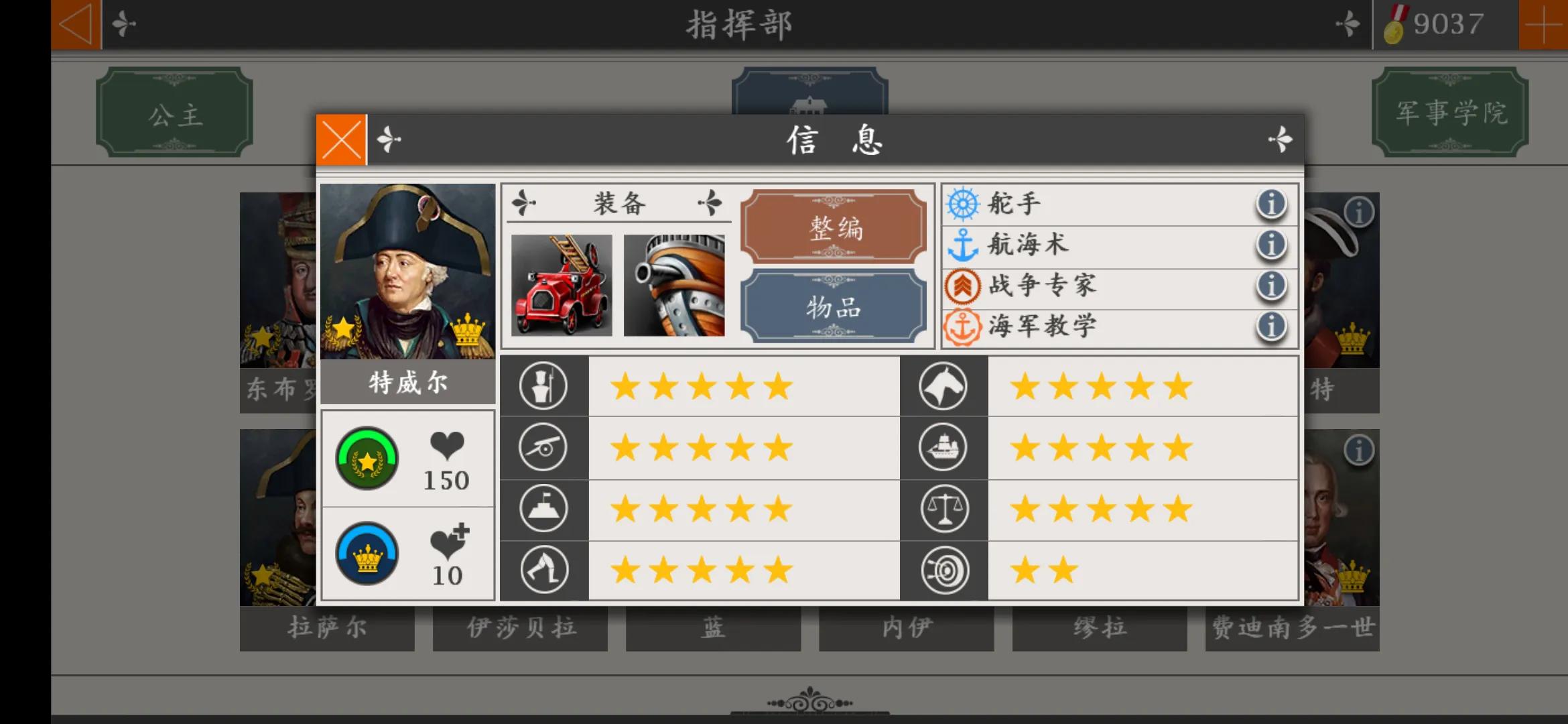Select the accuracy target stat icon
The image size is (1568, 724).
click(943, 568)
